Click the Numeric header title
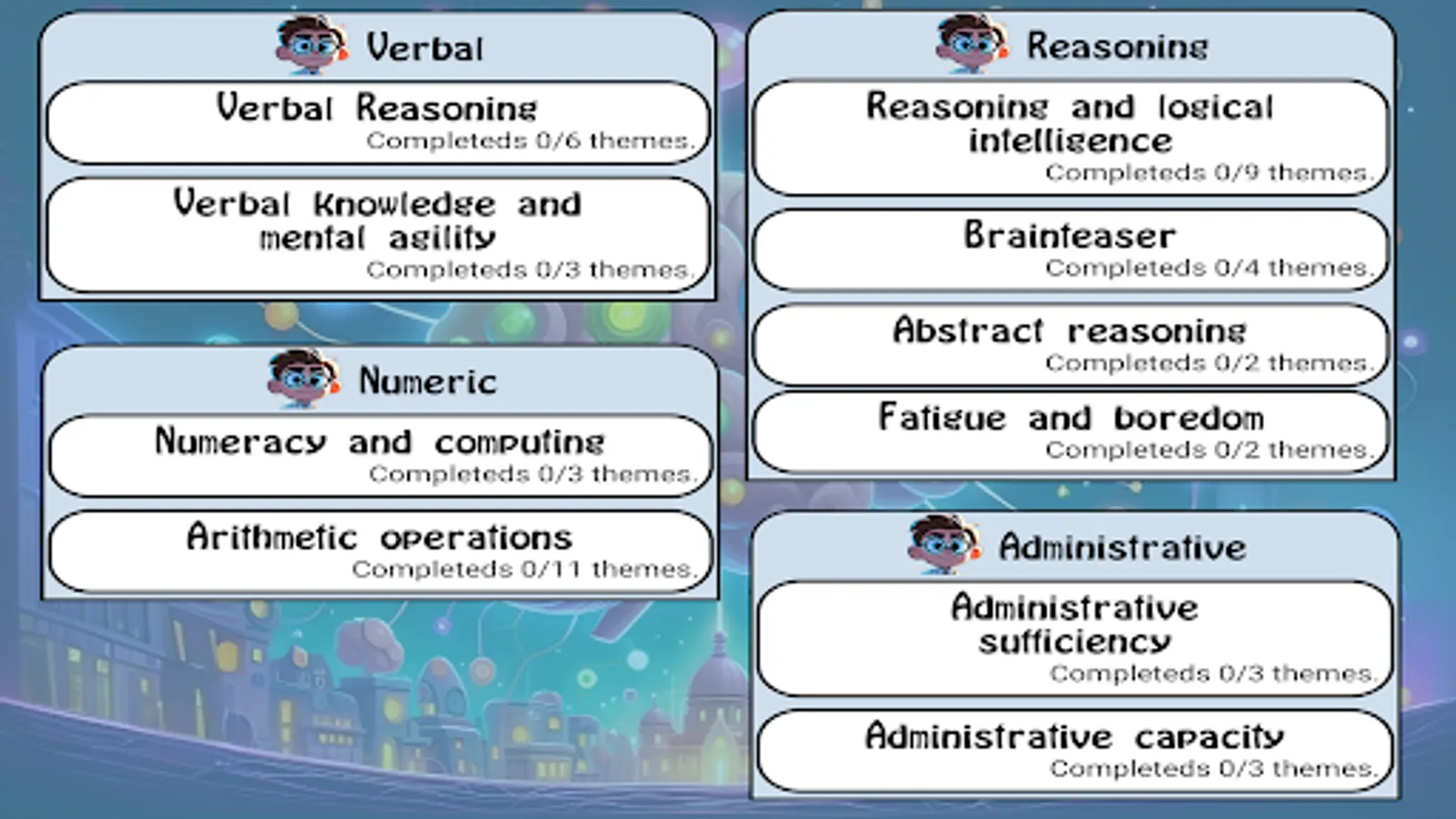 pos(428,380)
